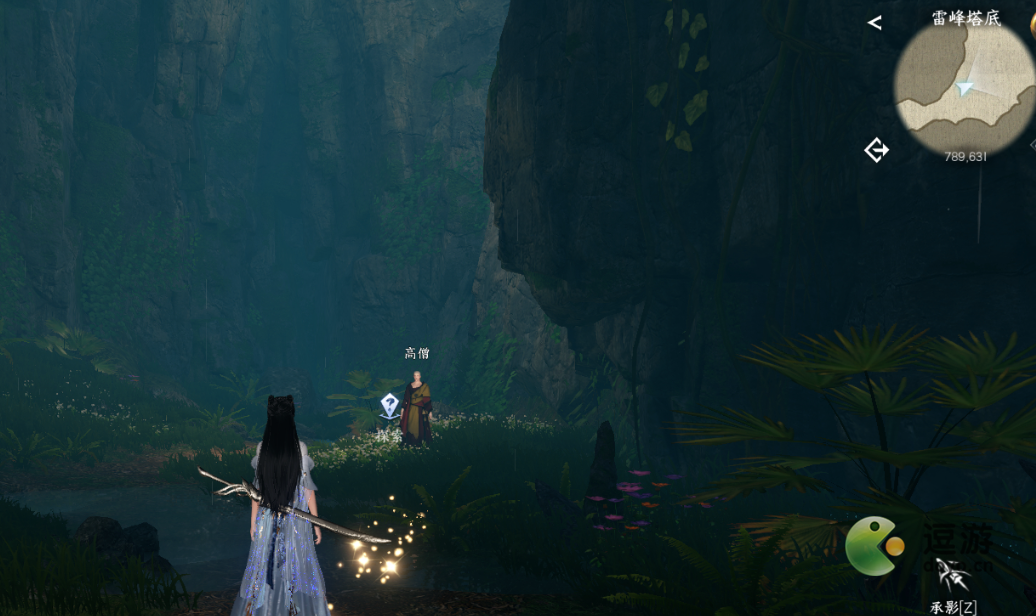
Task: Click the diamond arrow exit icon
Action: (x=876, y=150)
